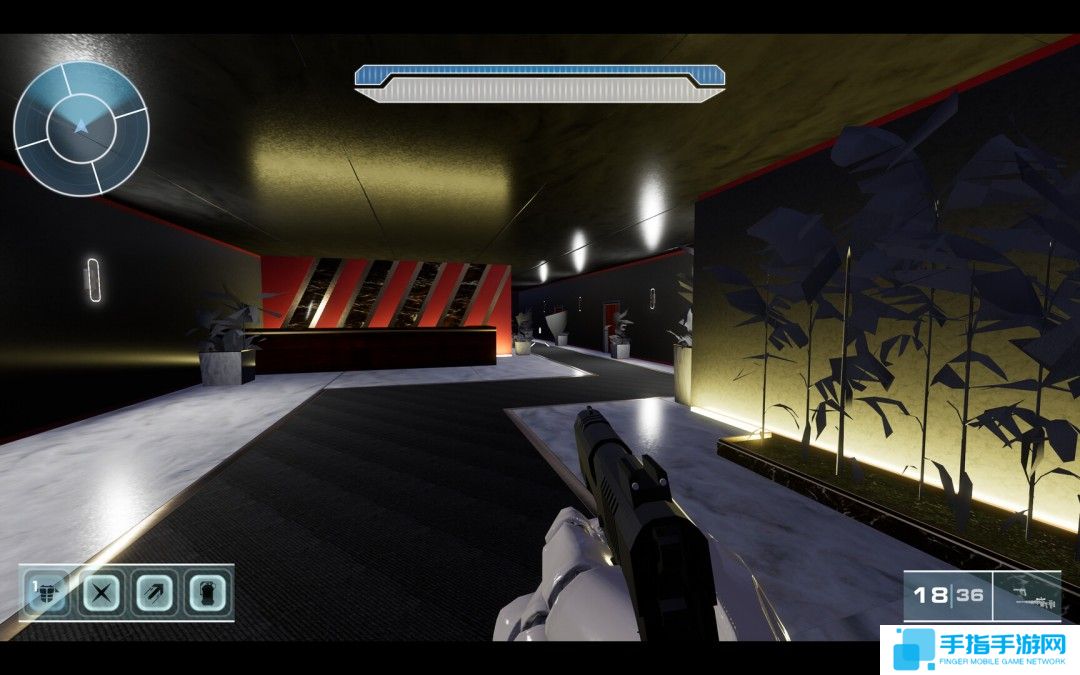Select the body armor ability slot
Viewport: 1080px width, 675px height.
coord(48,593)
